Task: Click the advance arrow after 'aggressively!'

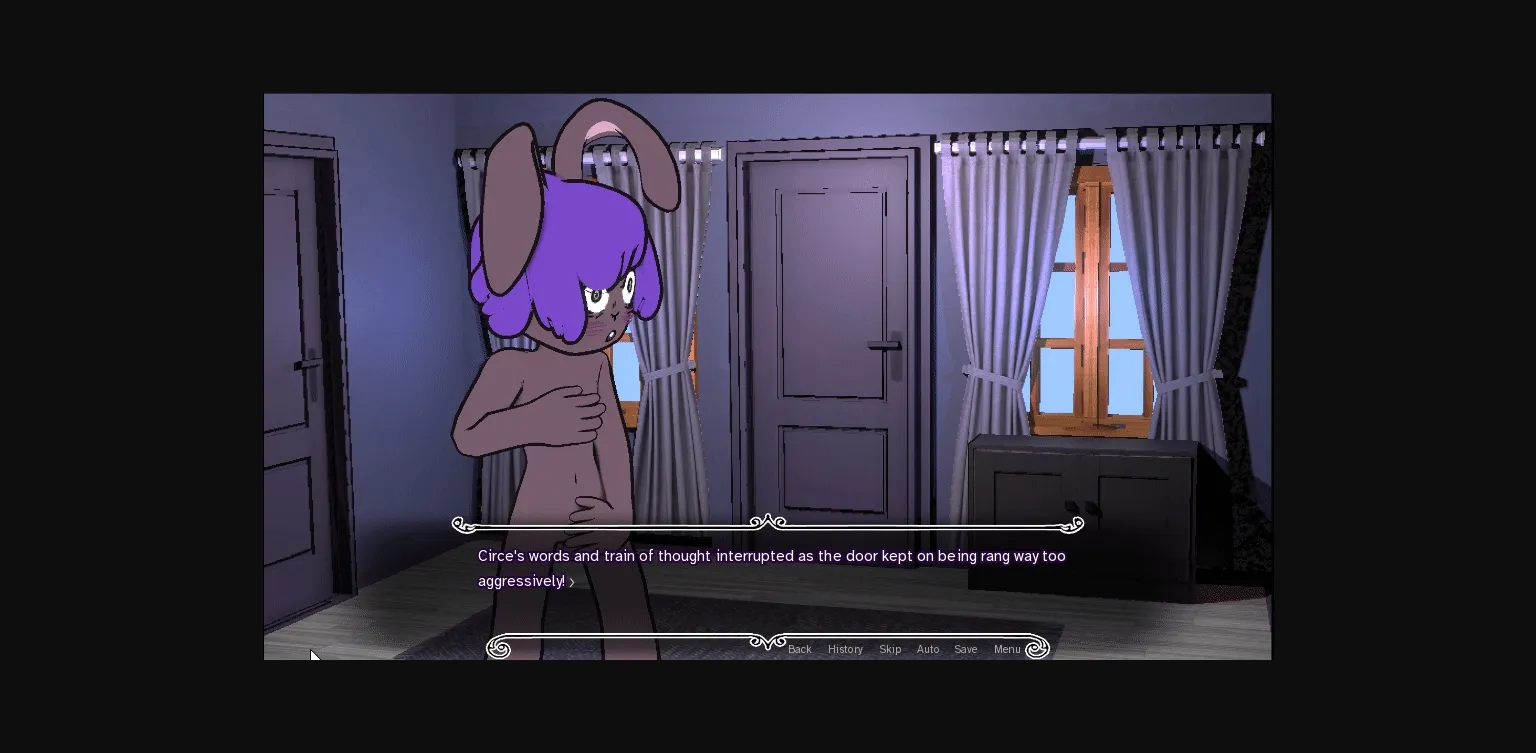Action: click(572, 581)
